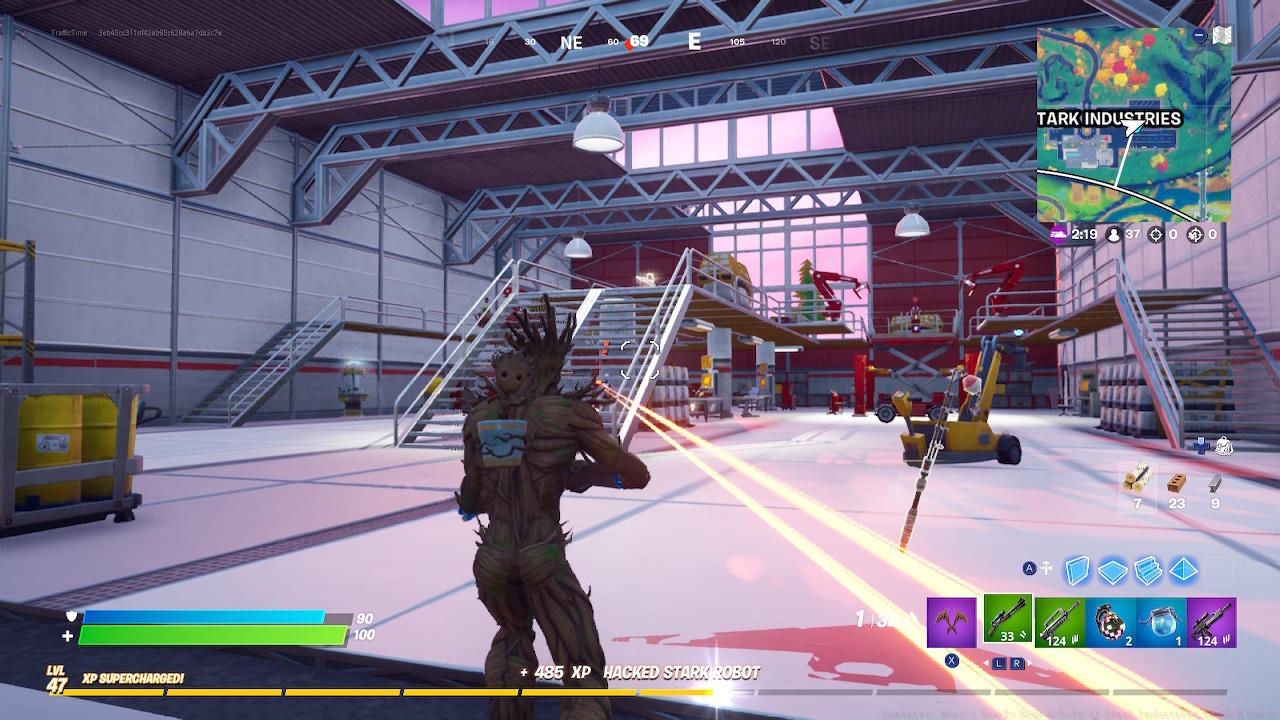Equip the purple assault rifle slot

pyautogui.click(x=1210, y=622)
